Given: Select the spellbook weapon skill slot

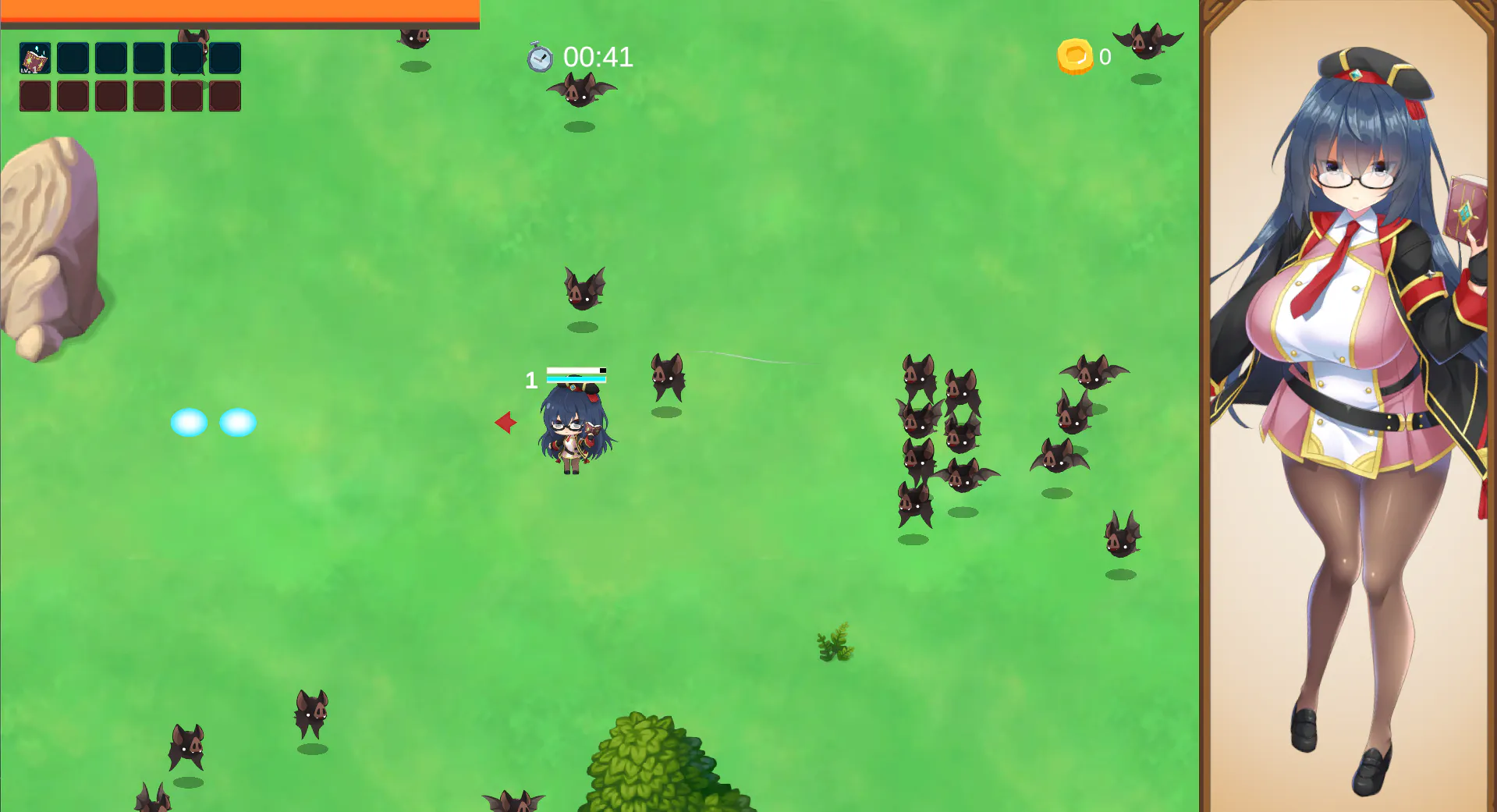Looking at the screenshot, I should (35, 59).
